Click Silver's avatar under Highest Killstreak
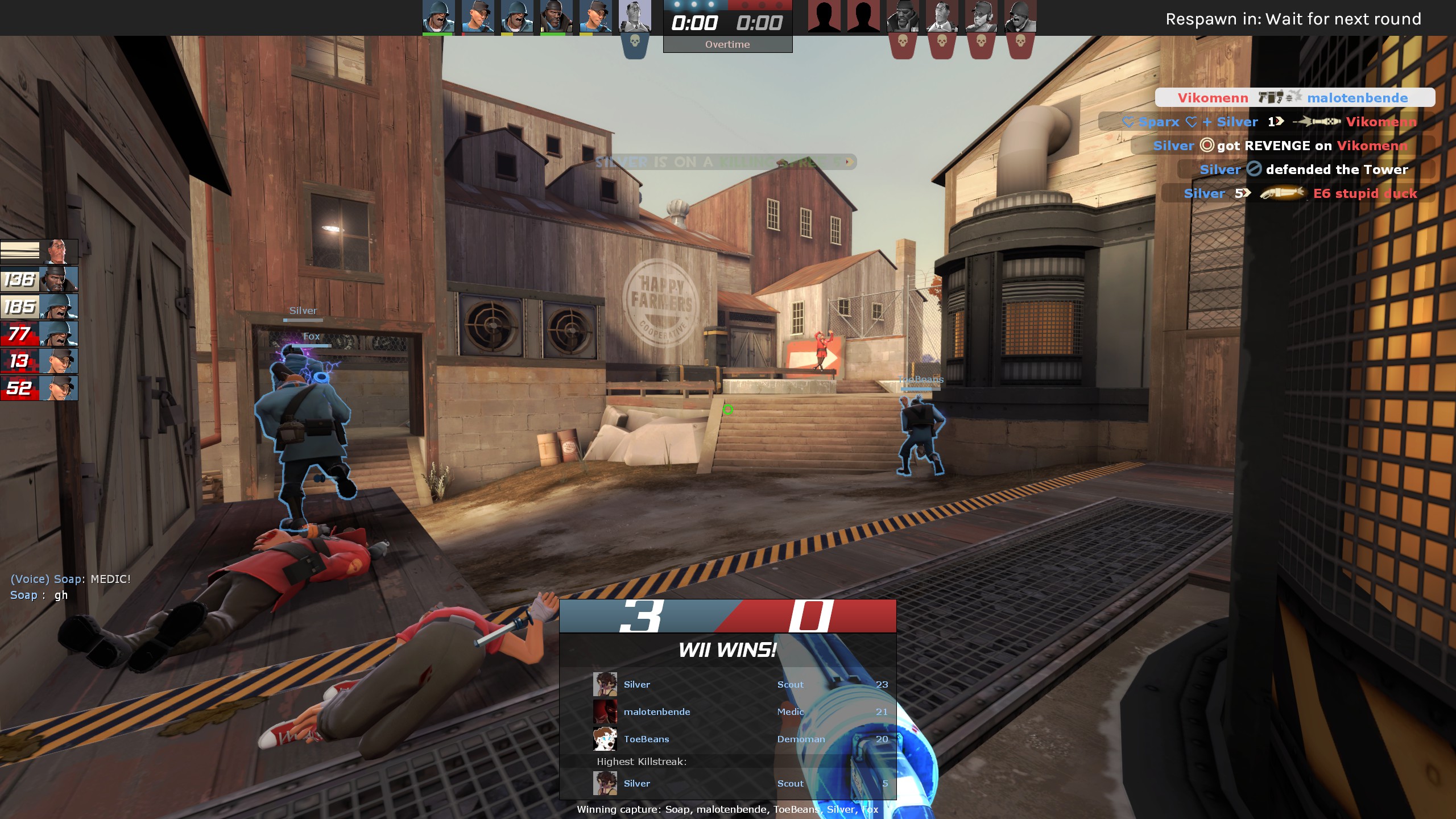 tap(605, 783)
